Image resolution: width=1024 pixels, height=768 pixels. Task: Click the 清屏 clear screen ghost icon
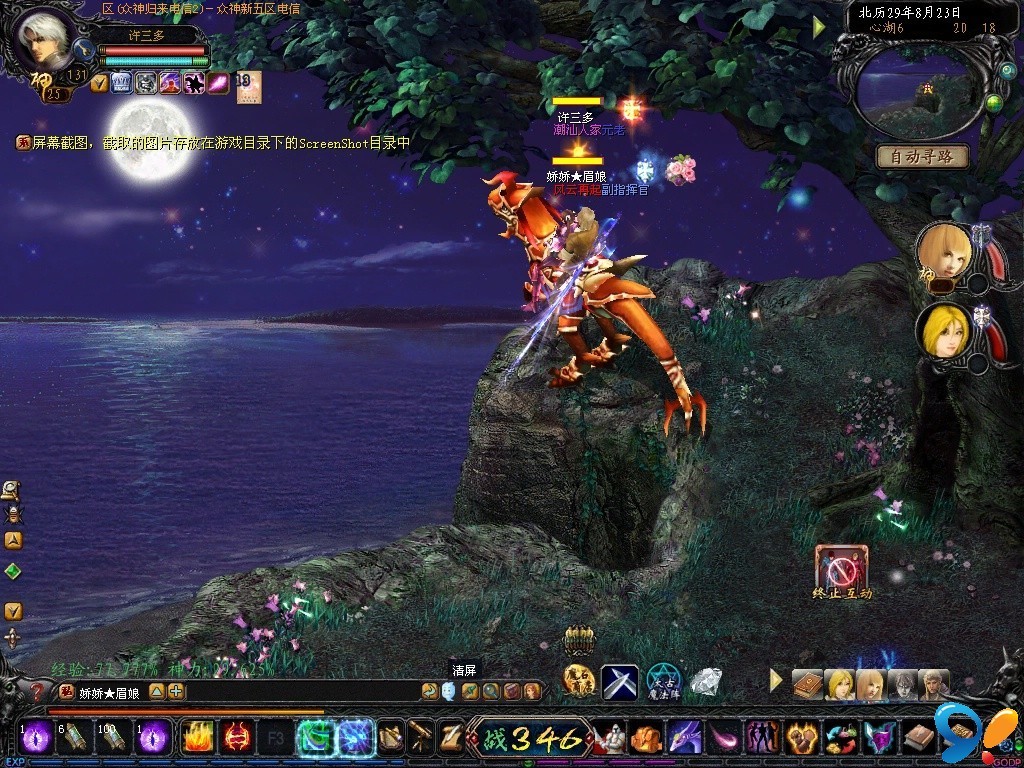448,690
